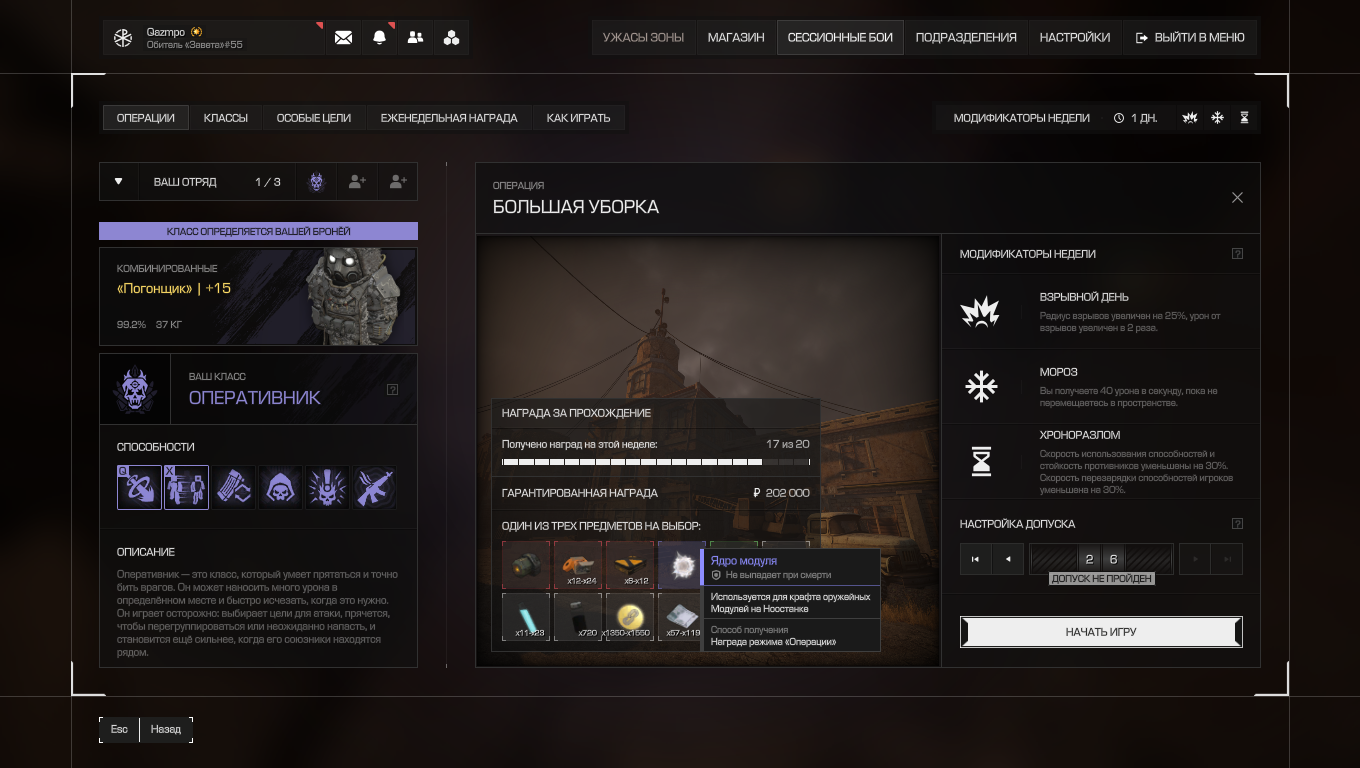Expand the Ваш отряд squad dropdown
The image size is (1360, 768).
pos(119,182)
